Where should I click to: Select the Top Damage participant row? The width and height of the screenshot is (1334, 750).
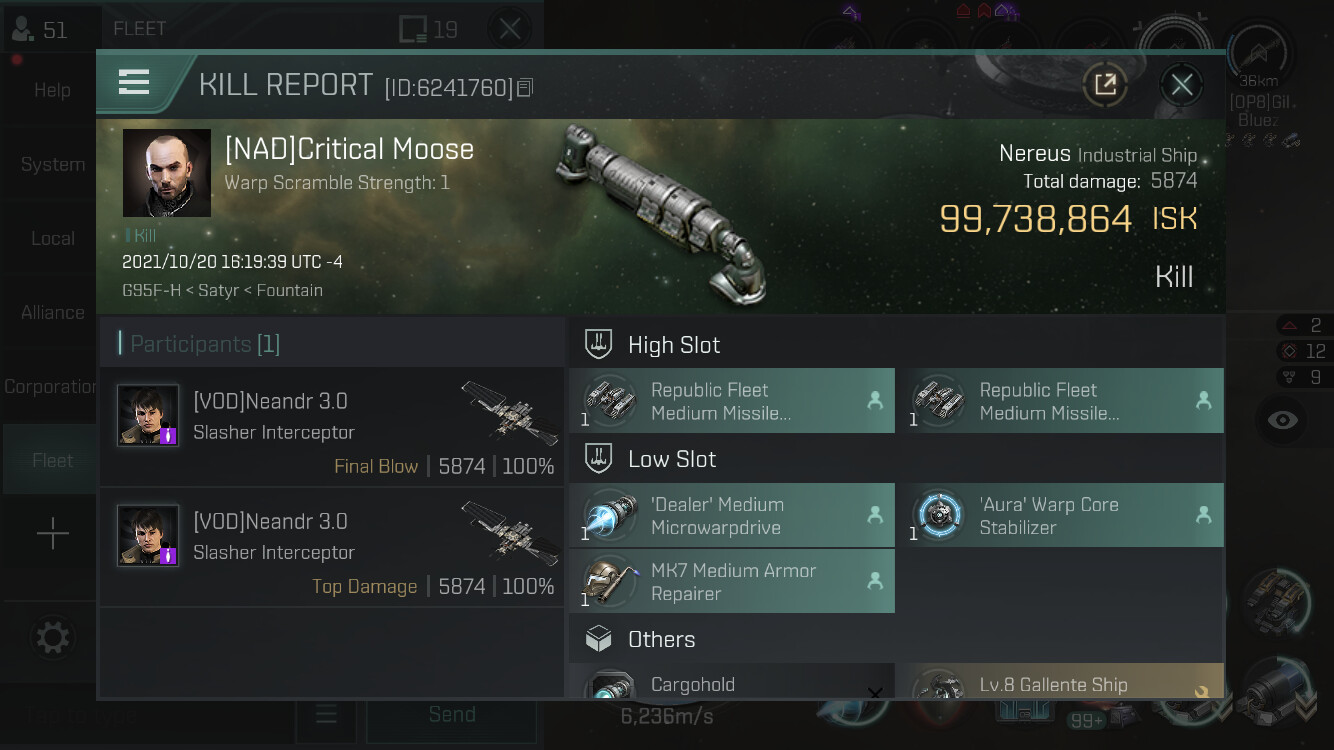pos(331,547)
